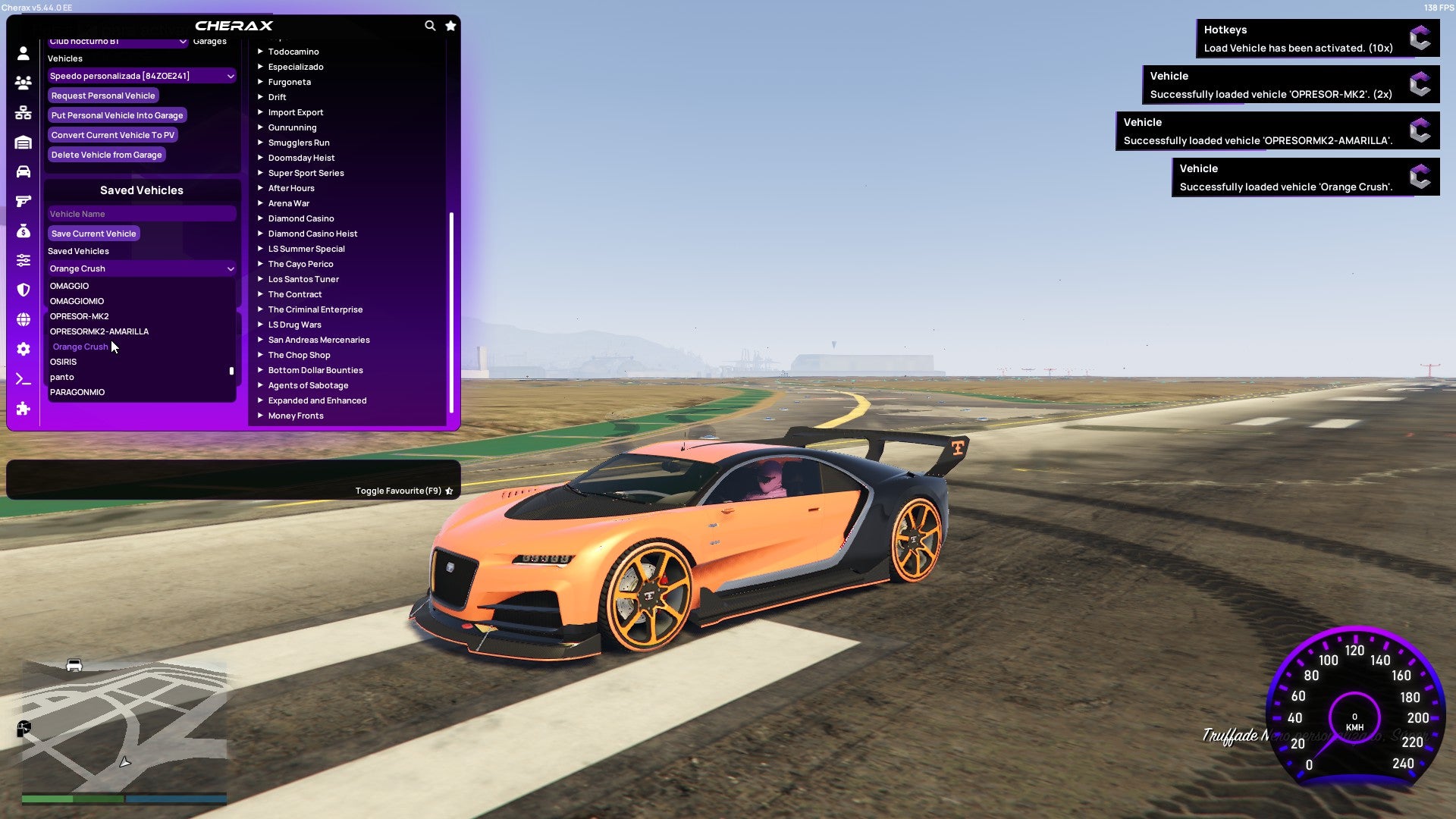Viewport: 1456px width, 819px height.
Task: Open the Session network icon
Action: pyautogui.click(x=23, y=112)
